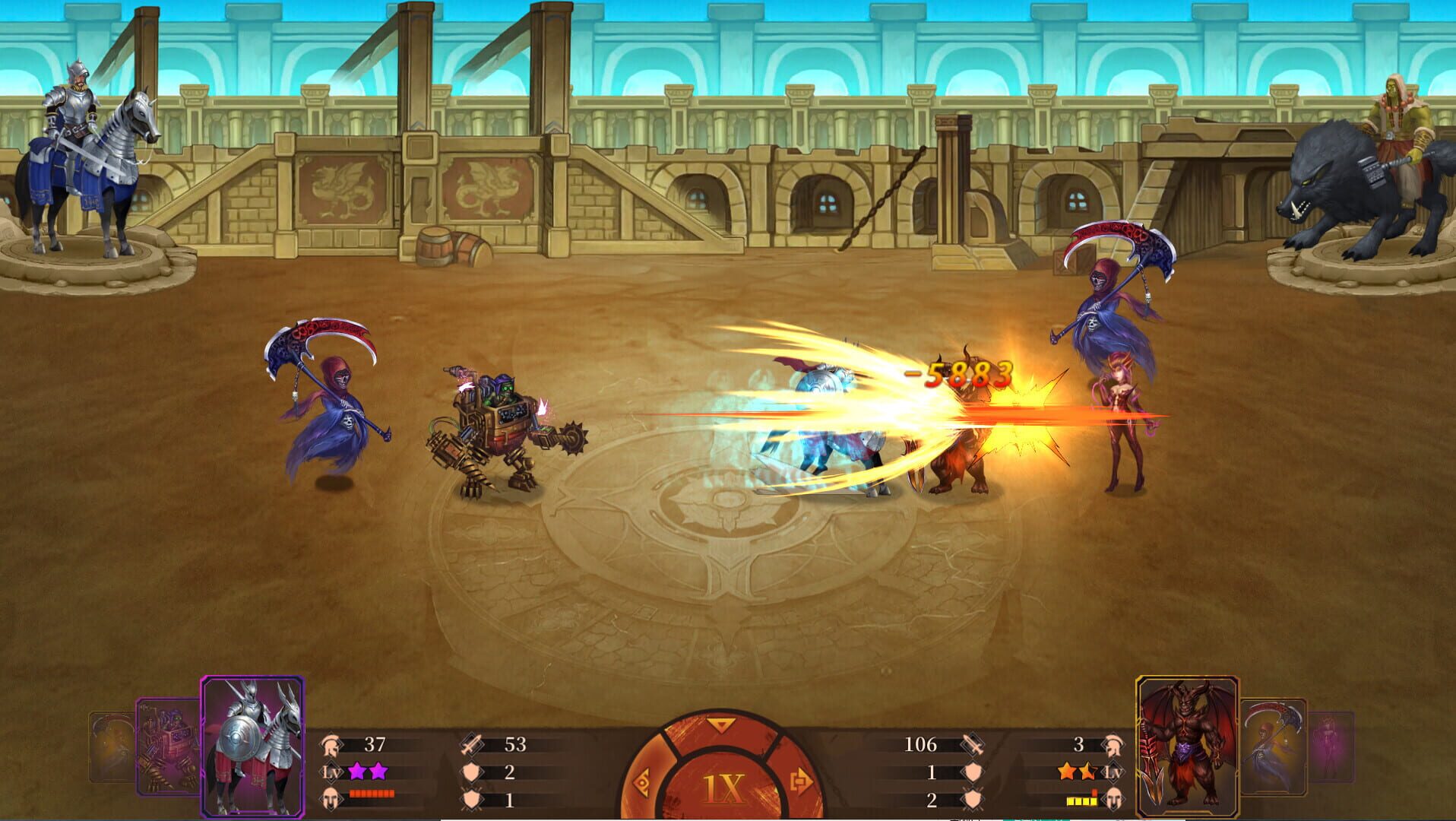Select the enemy attack icon beside 106
Screen dimensions: 1456x821
(973, 746)
